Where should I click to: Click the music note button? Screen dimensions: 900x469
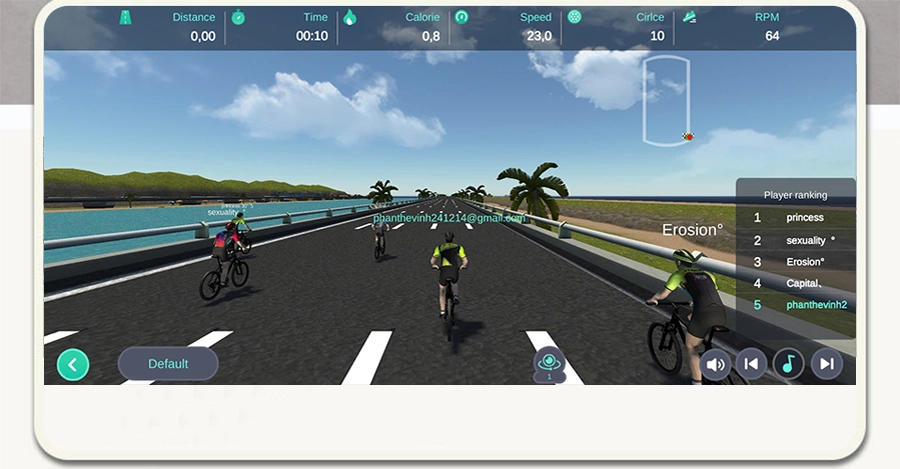[788, 364]
